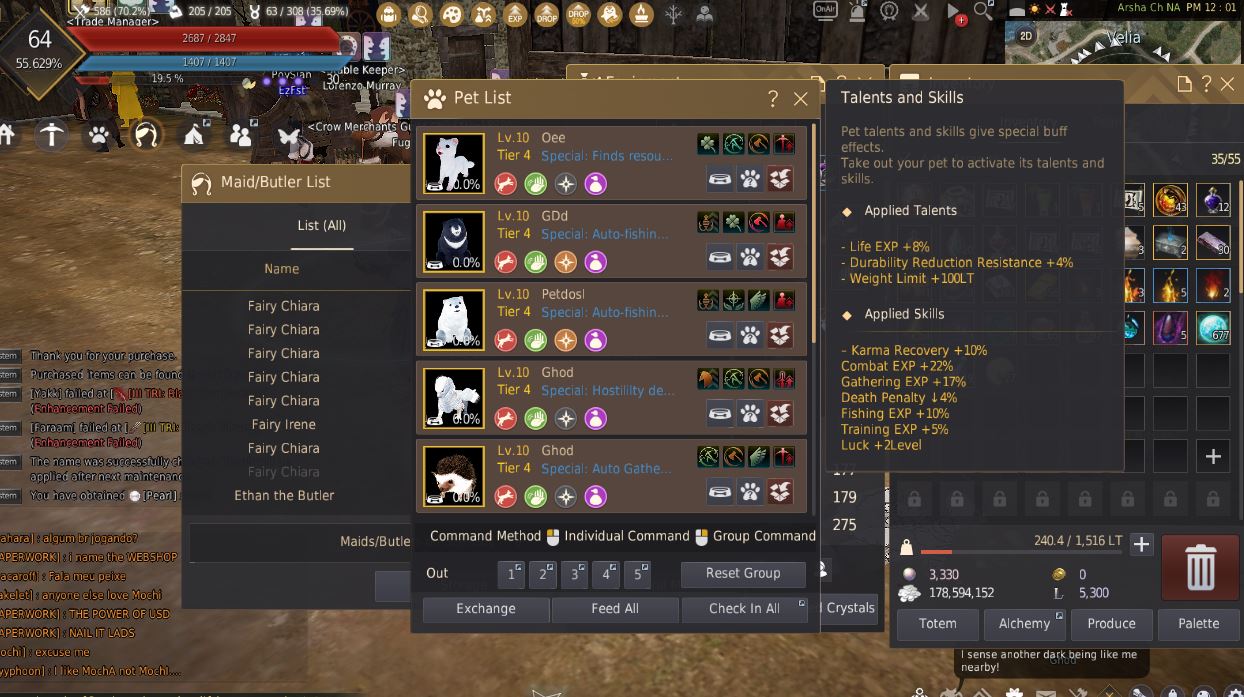Select pet group 5 button
This screenshot has height=697, width=1244.
coord(638,574)
